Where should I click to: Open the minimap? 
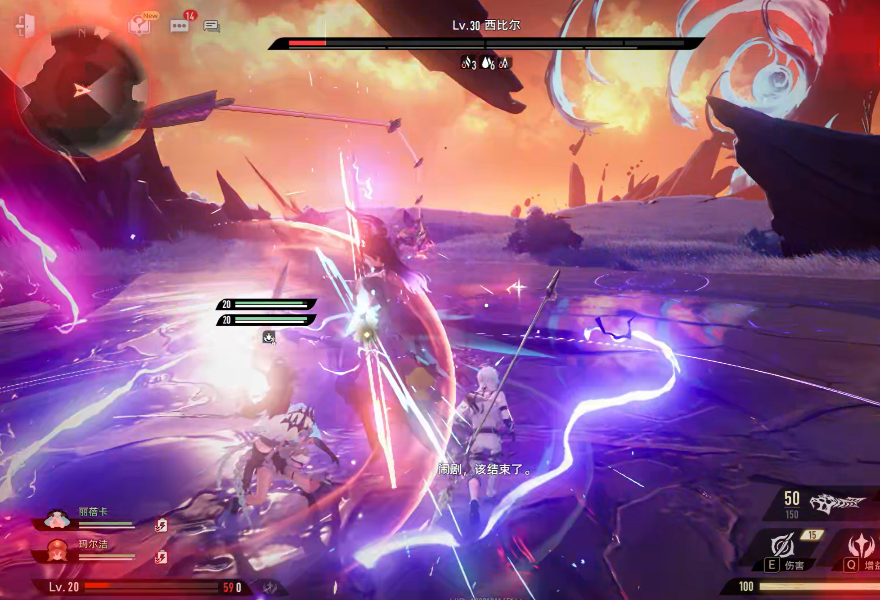point(82,92)
